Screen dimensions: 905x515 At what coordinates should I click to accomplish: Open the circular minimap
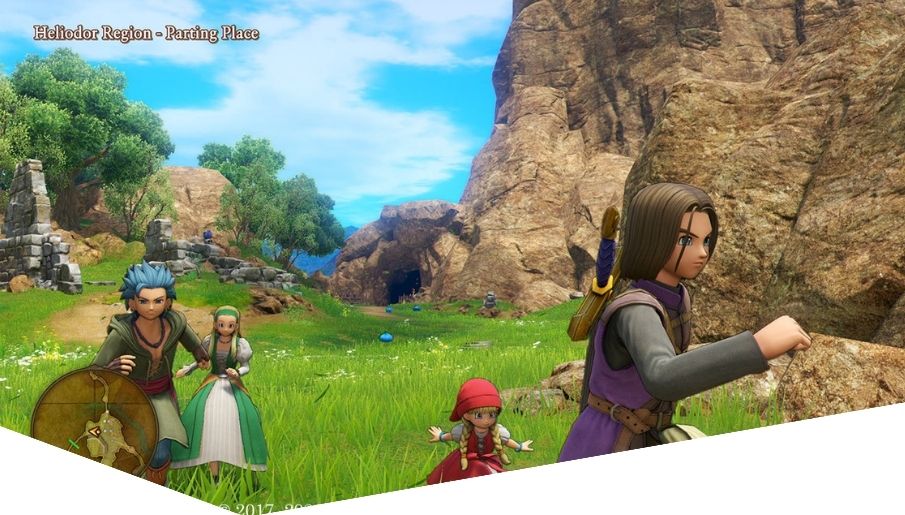[93, 418]
